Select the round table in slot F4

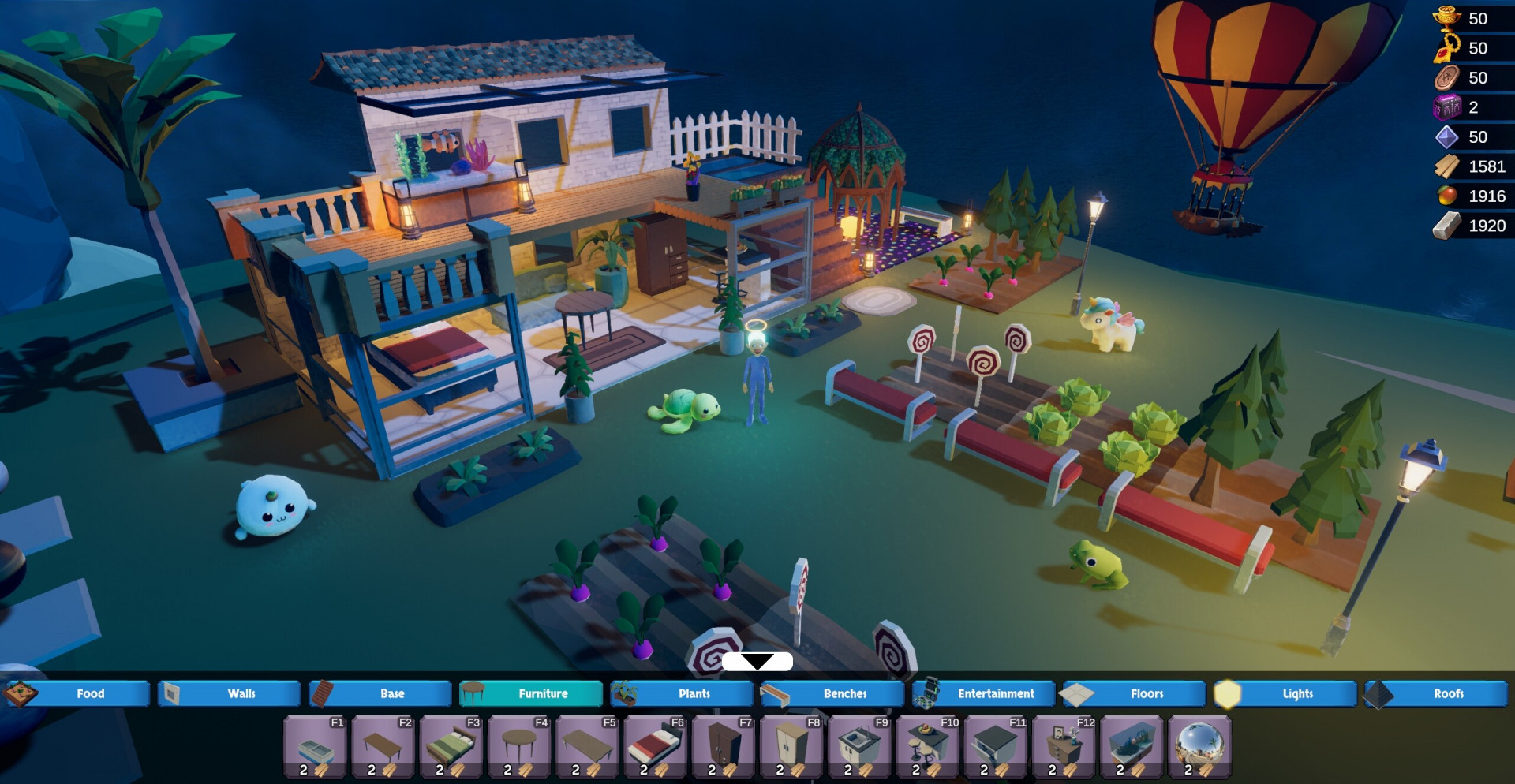point(519,746)
